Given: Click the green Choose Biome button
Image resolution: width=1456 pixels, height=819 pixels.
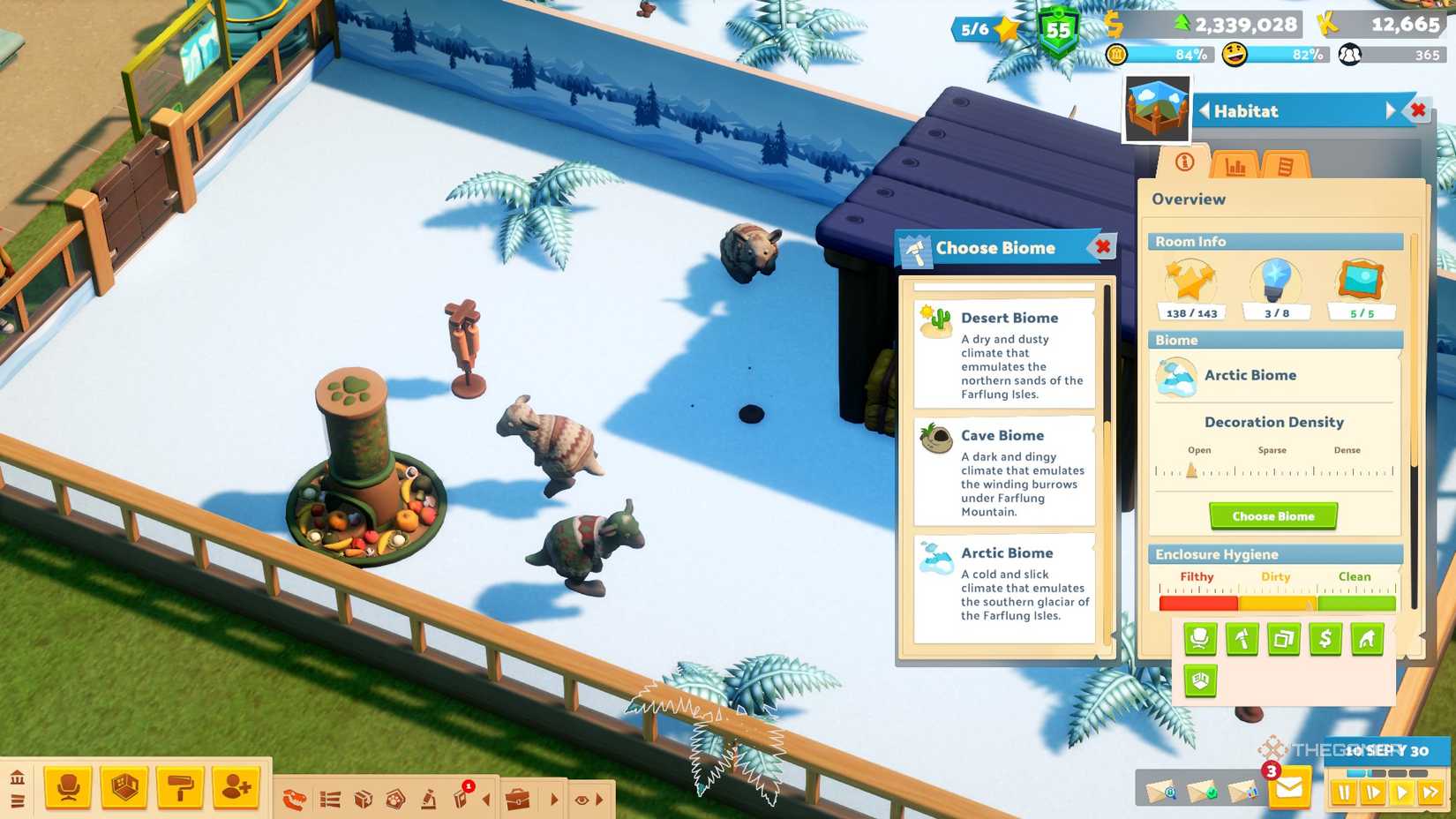Looking at the screenshot, I should point(1272,516).
